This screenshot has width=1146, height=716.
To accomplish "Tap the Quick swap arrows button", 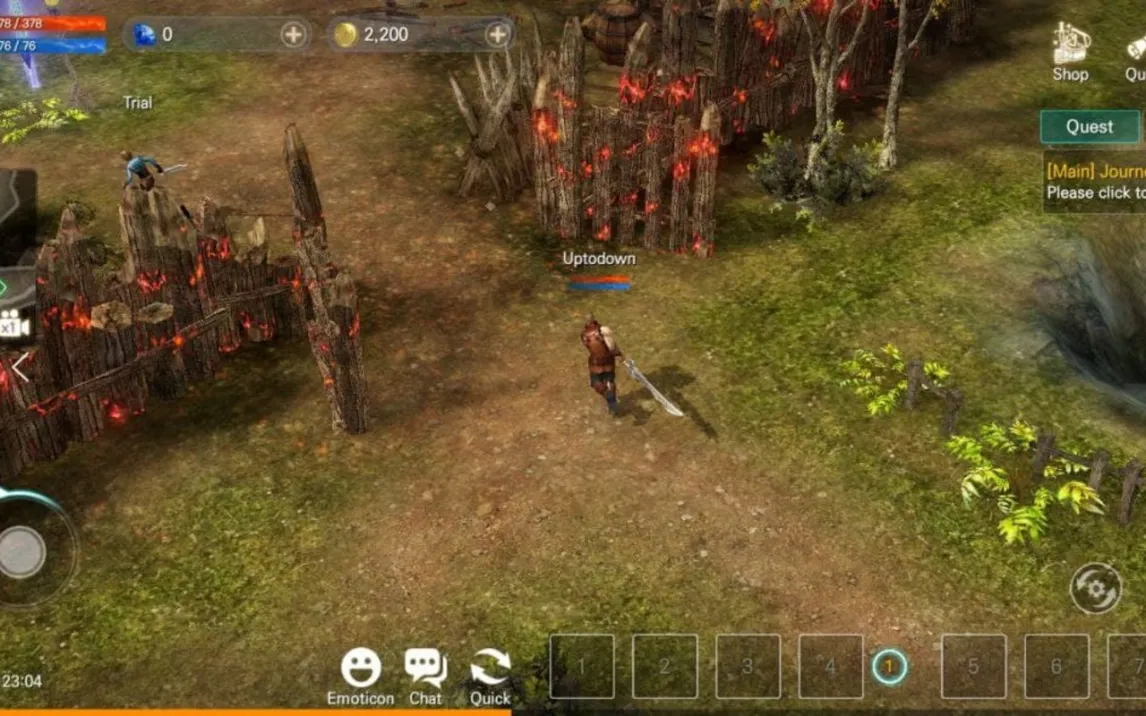I will click(490, 675).
